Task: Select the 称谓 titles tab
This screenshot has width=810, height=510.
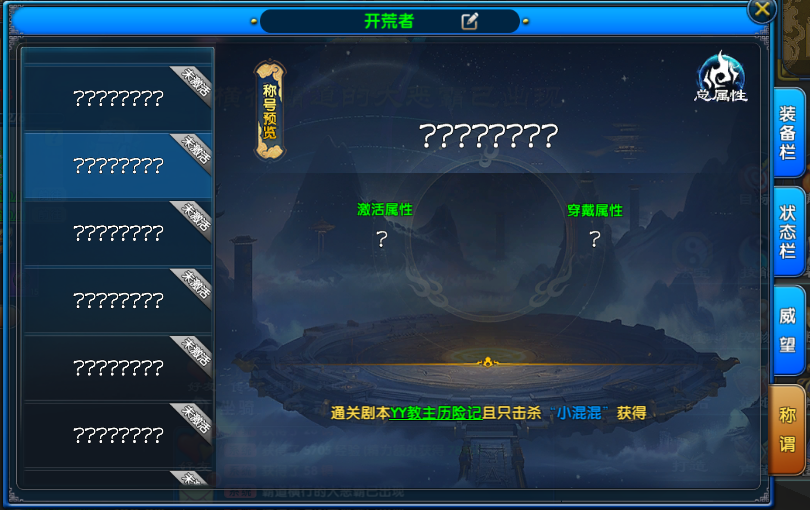Action: (x=787, y=428)
